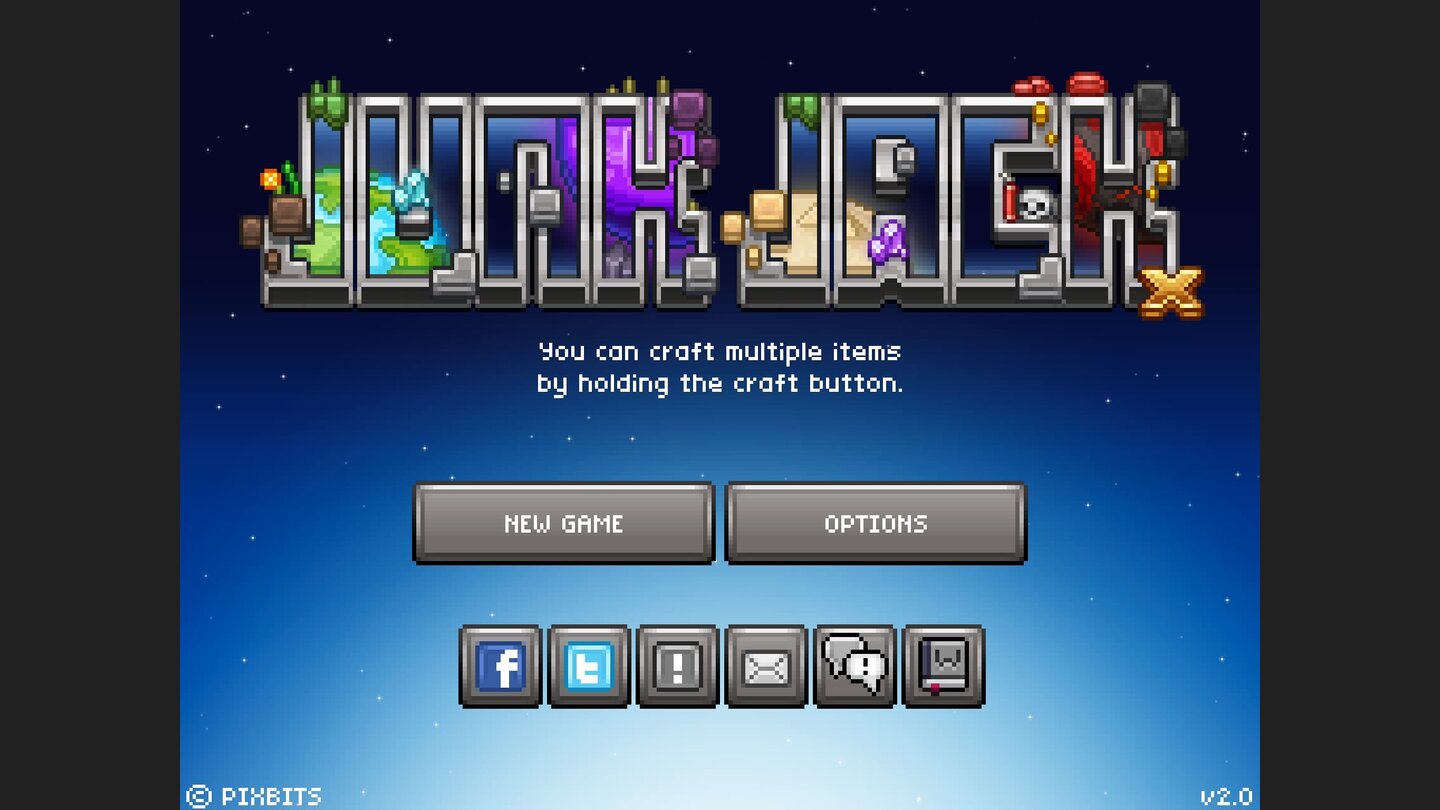Open the Options menu

pos(875,523)
